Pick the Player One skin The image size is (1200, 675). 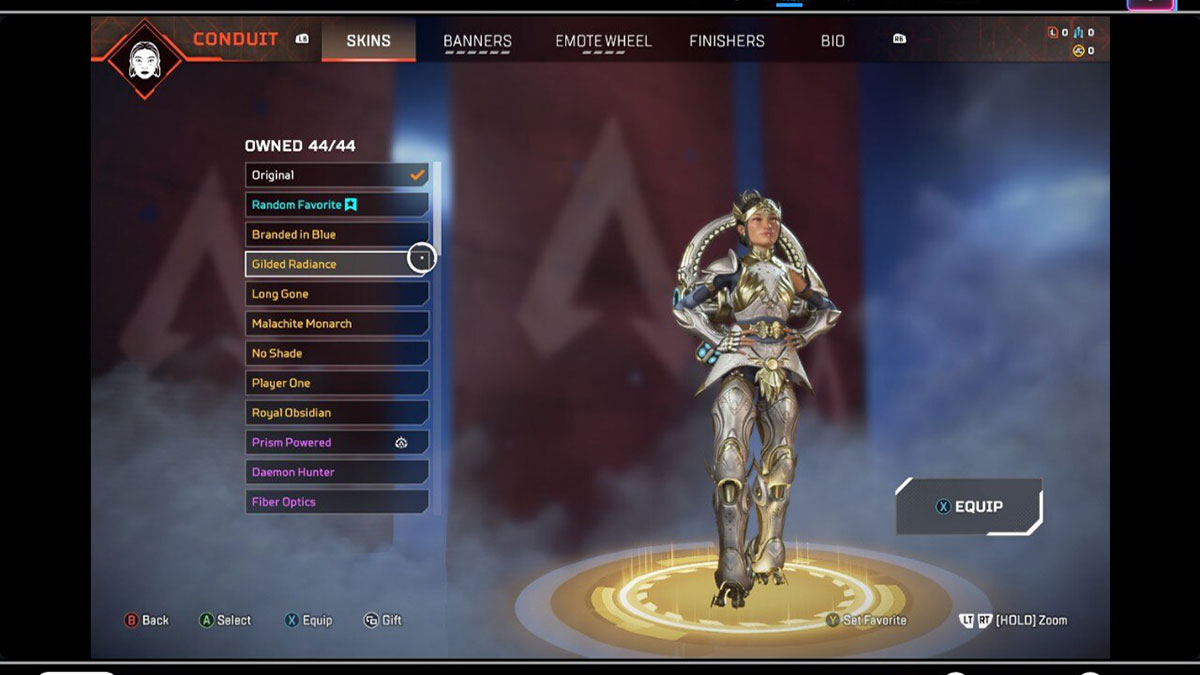pos(337,383)
